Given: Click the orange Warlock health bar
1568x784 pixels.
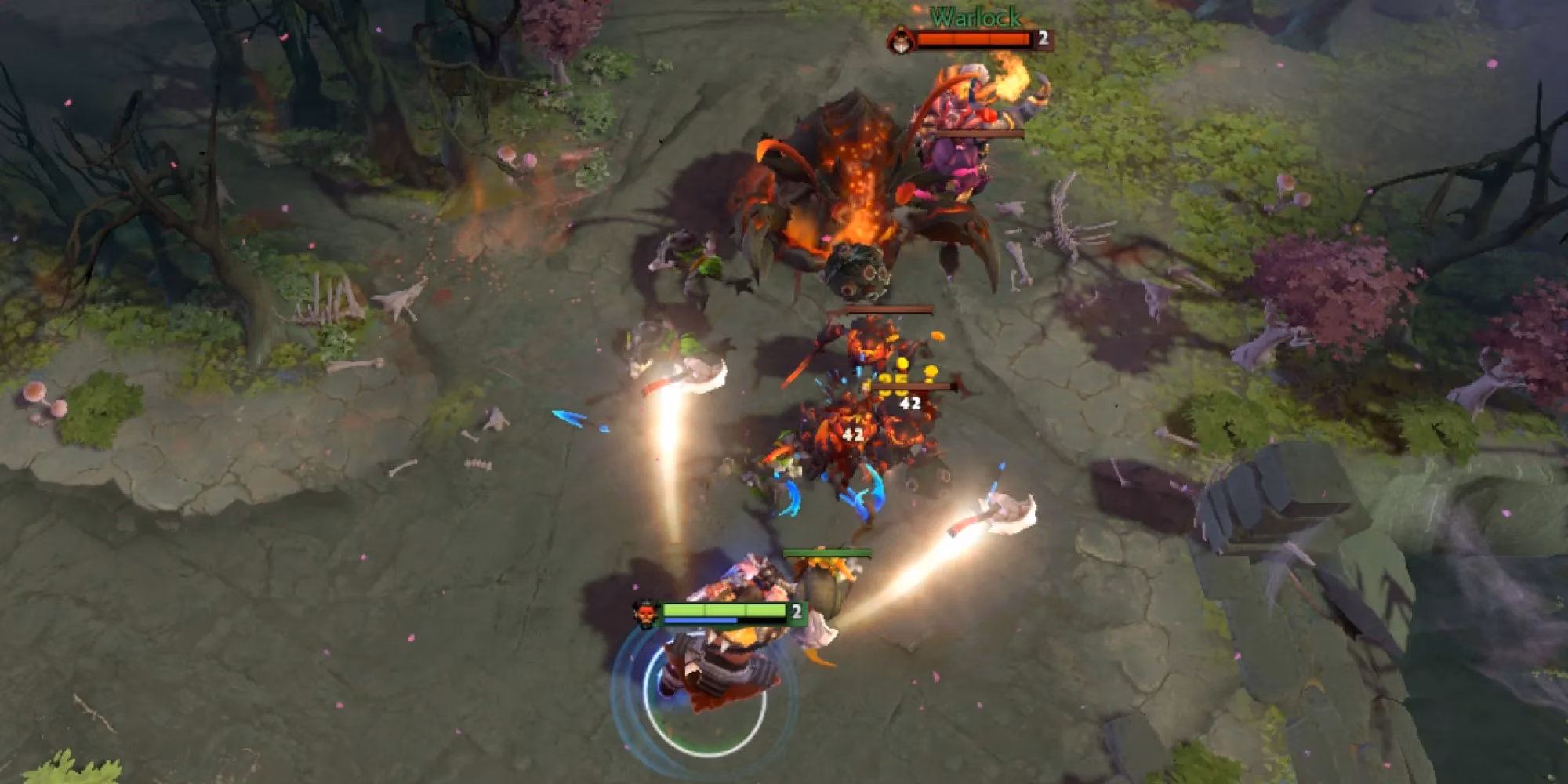Looking at the screenshot, I should (972, 39).
